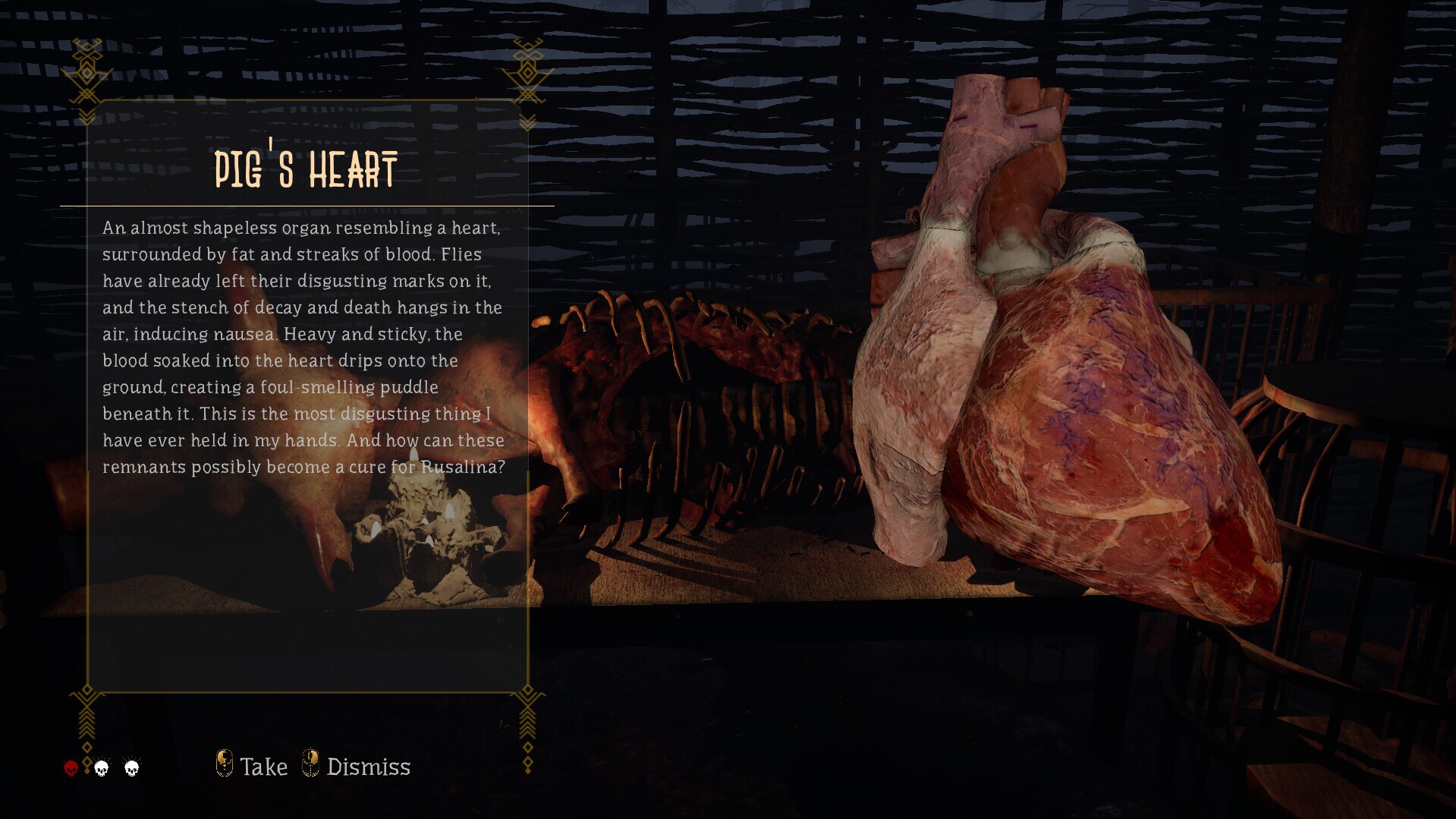The image size is (1456, 819).
Task: Click the red skull icon
Action: (70, 767)
